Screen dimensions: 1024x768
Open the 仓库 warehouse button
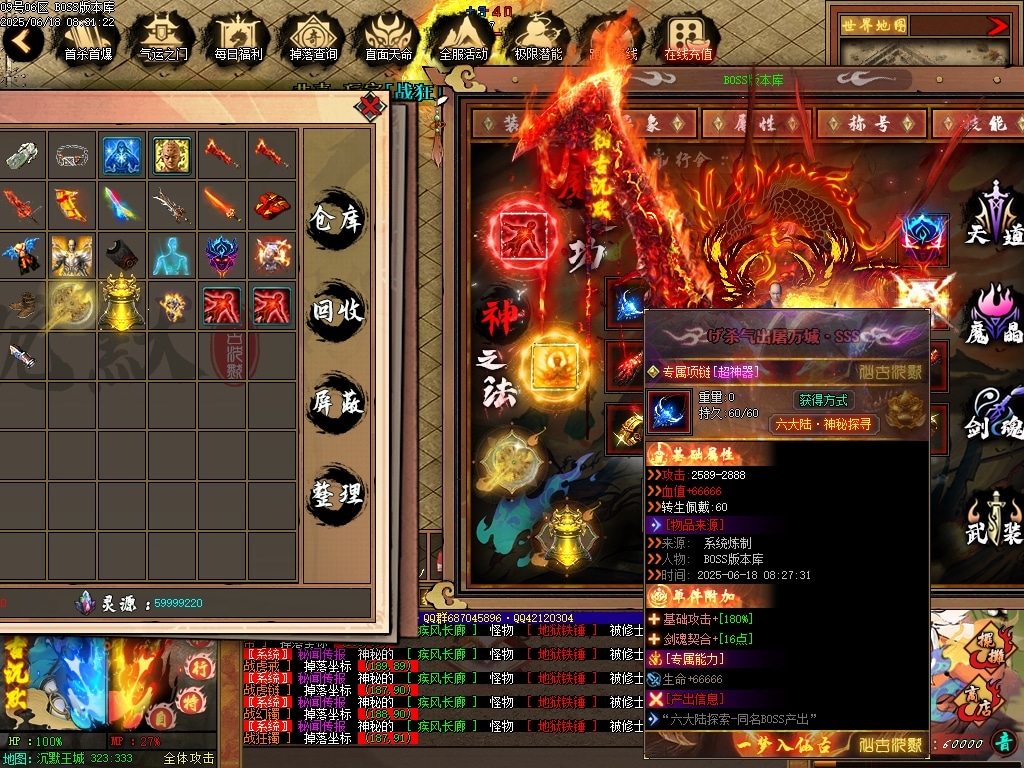(x=337, y=218)
